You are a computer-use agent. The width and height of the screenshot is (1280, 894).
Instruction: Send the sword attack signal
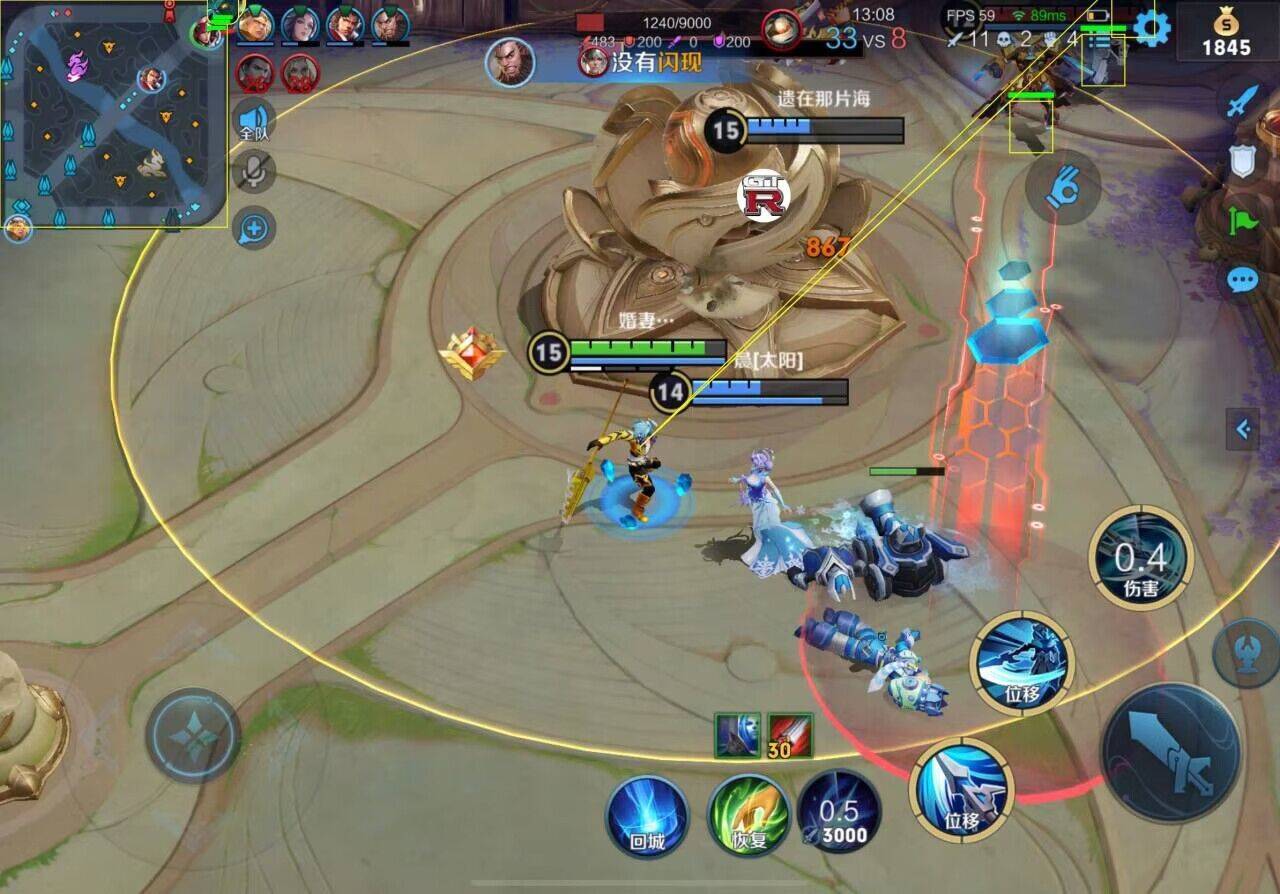tap(1243, 102)
